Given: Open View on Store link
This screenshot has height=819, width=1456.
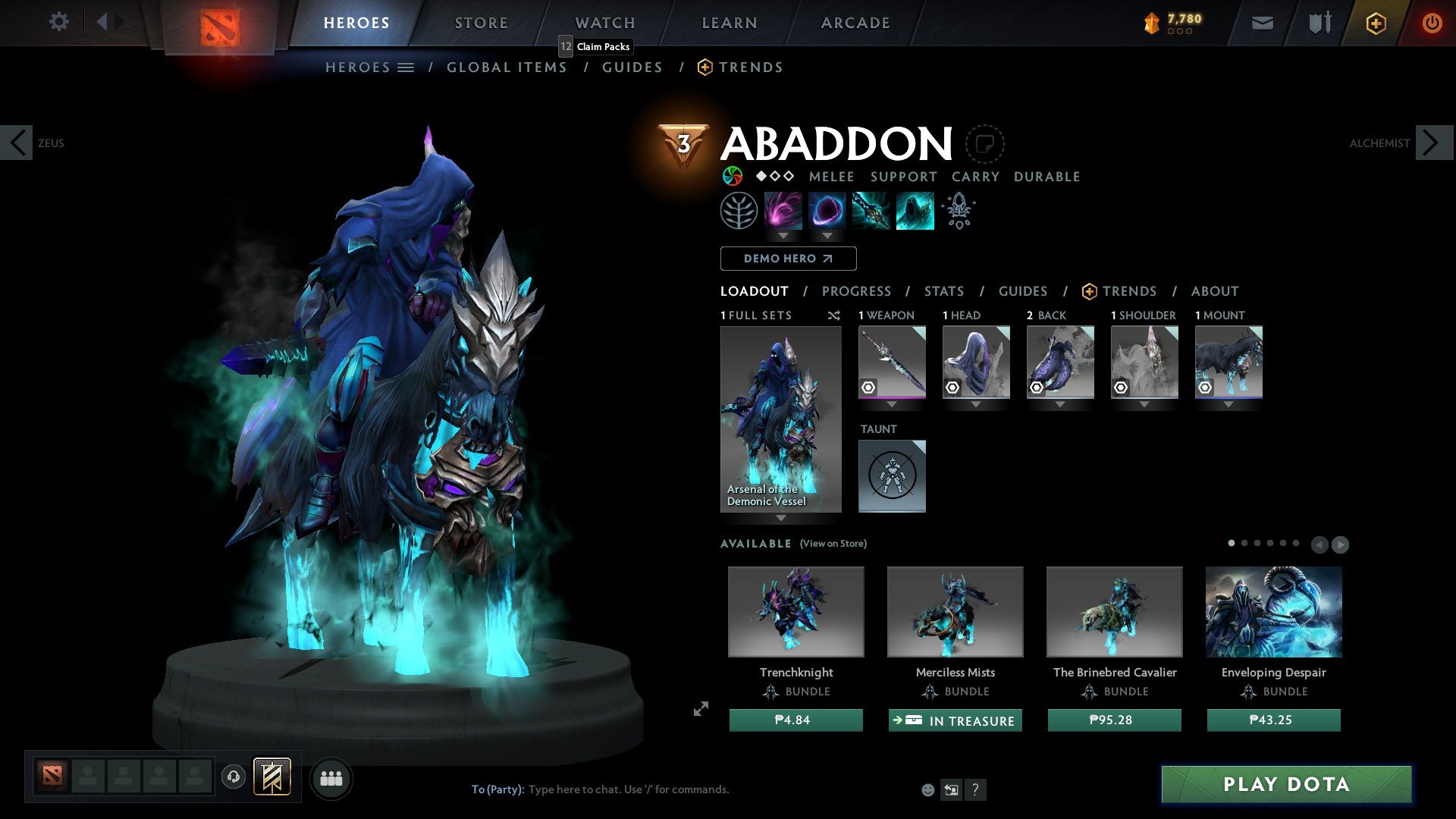Looking at the screenshot, I should coord(834,544).
